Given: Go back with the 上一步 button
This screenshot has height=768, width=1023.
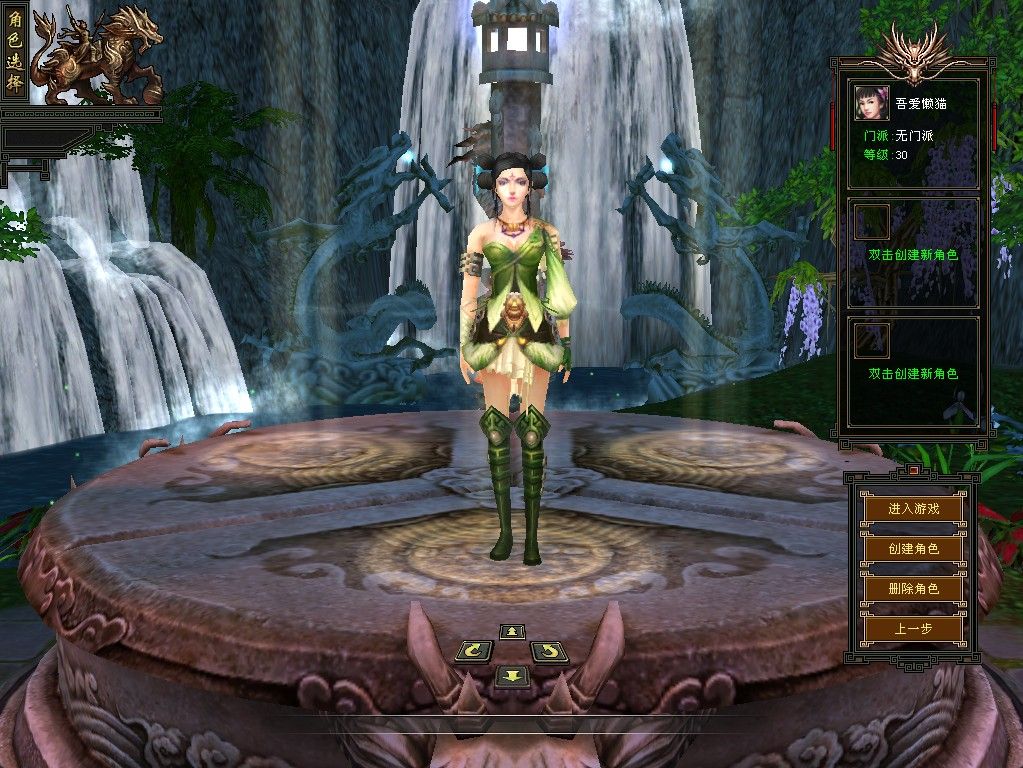Looking at the screenshot, I should pyautogui.click(x=913, y=629).
